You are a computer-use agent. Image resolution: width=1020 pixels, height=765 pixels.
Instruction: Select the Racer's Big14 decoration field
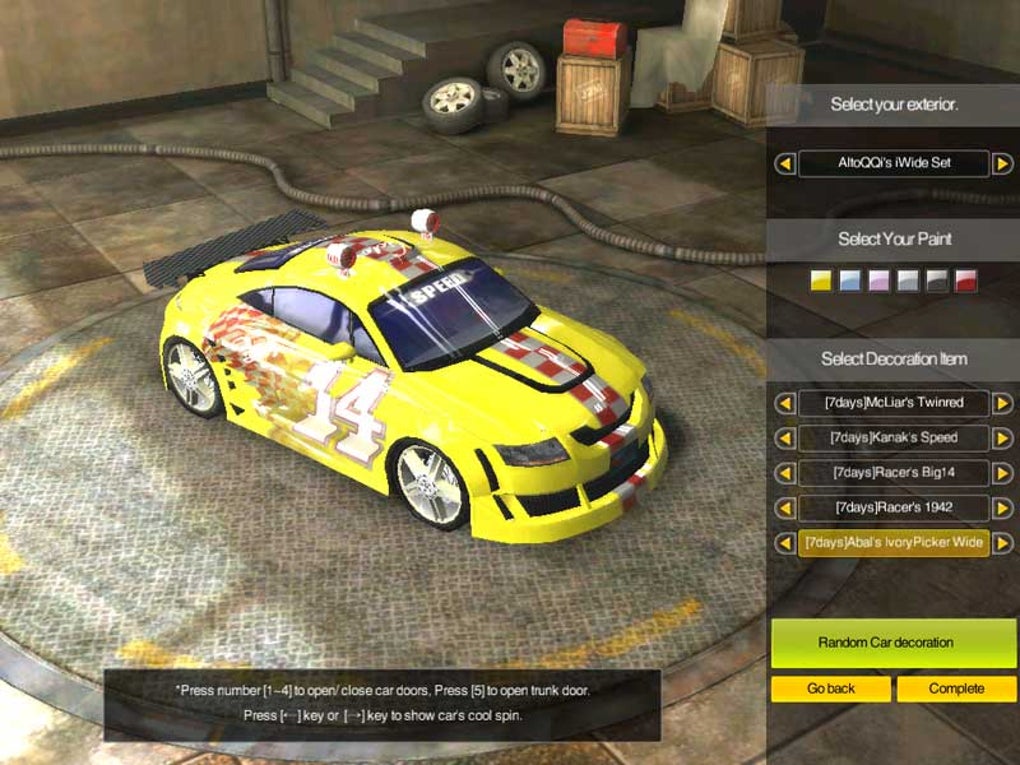click(893, 473)
